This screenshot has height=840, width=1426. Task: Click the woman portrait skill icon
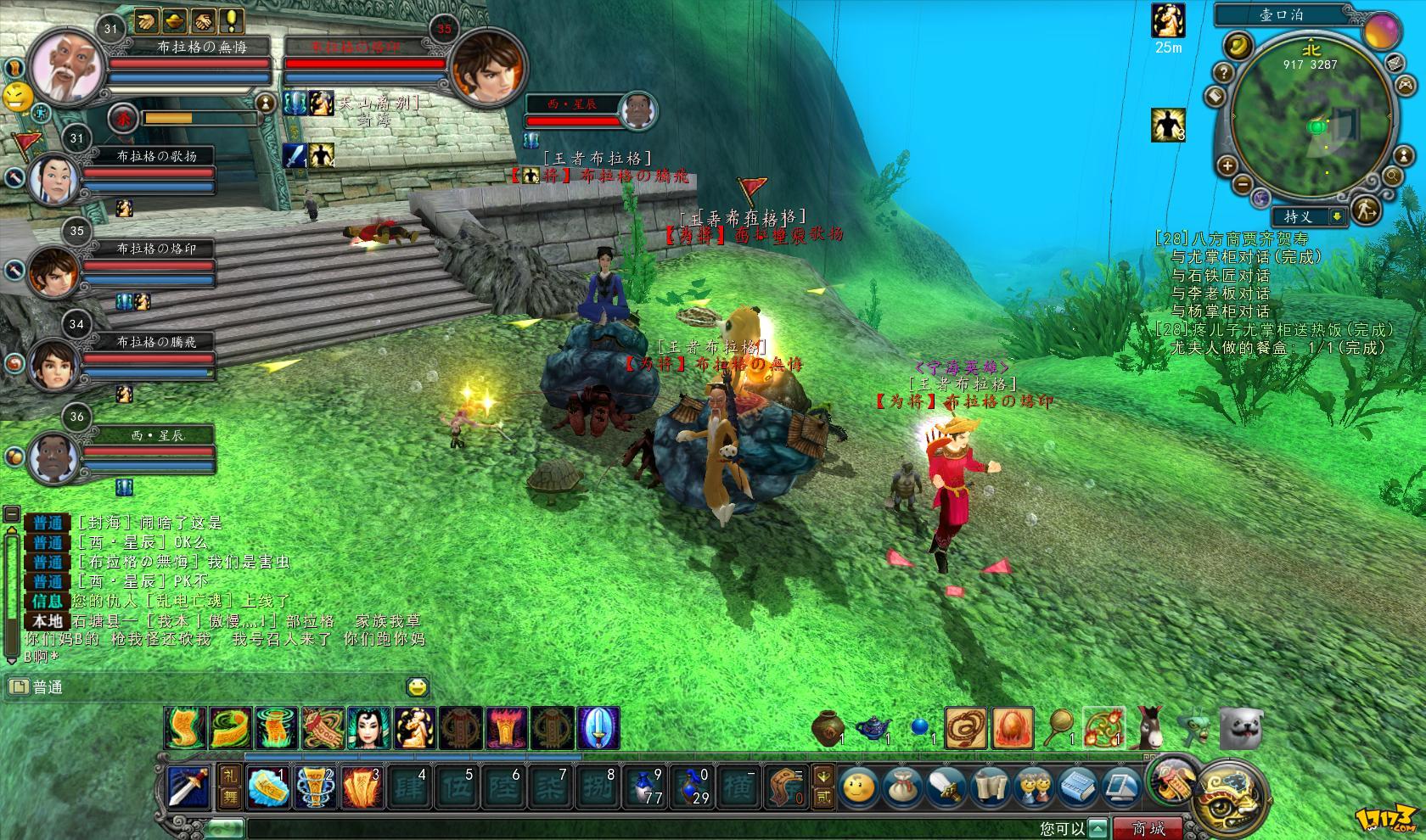(369, 728)
